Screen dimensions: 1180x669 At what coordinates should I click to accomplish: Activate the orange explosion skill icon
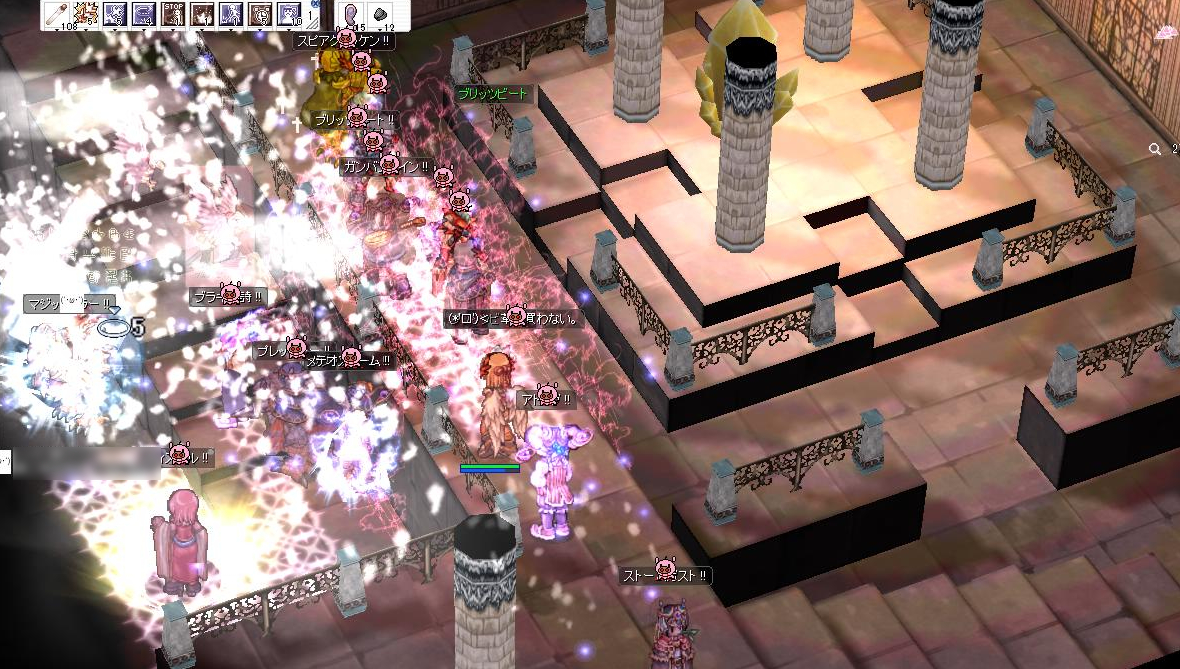coord(85,13)
